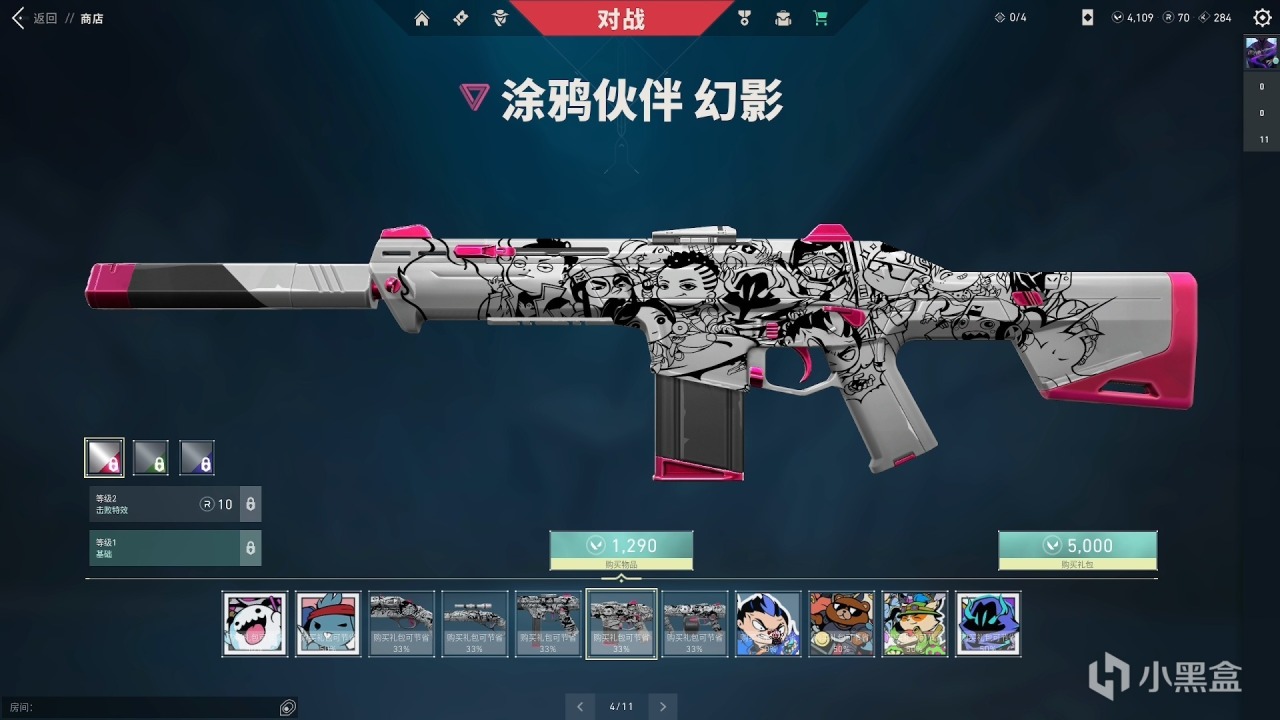Select the battle pass icon in top navigation
The width and height of the screenshot is (1280, 720).
[x=460, y=17]
